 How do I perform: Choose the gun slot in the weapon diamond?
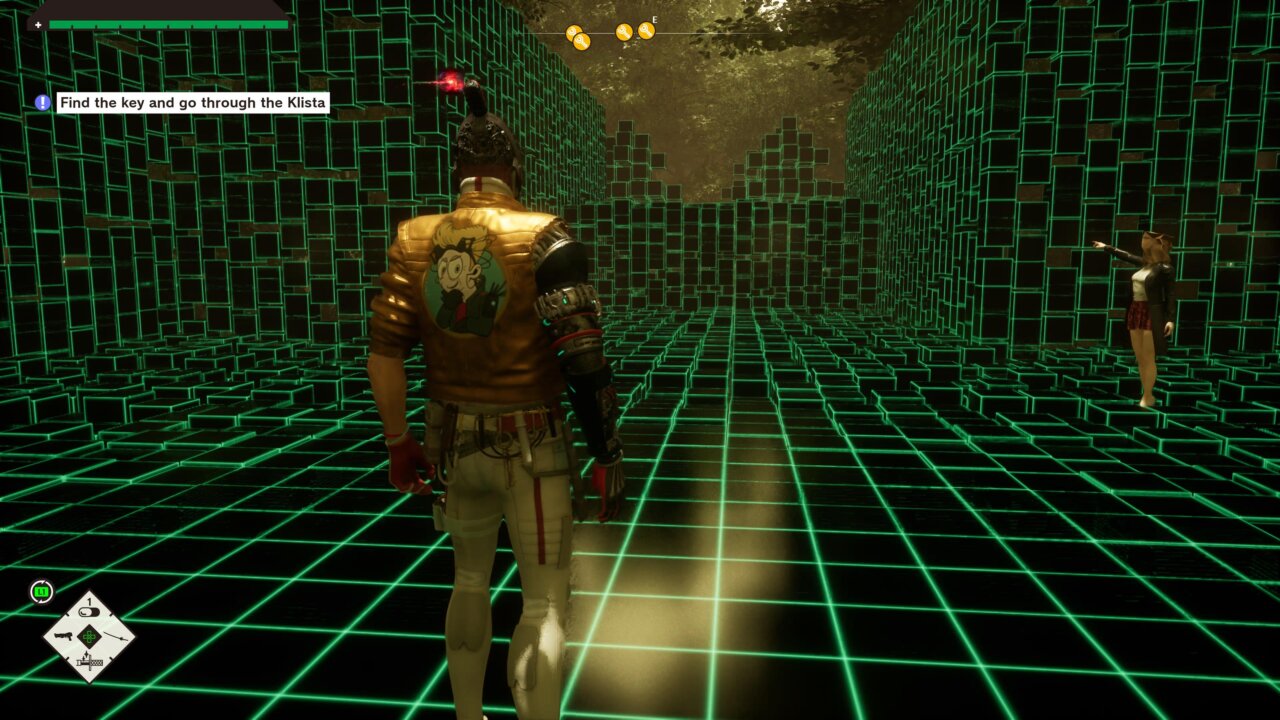click(x=62, y=636)
